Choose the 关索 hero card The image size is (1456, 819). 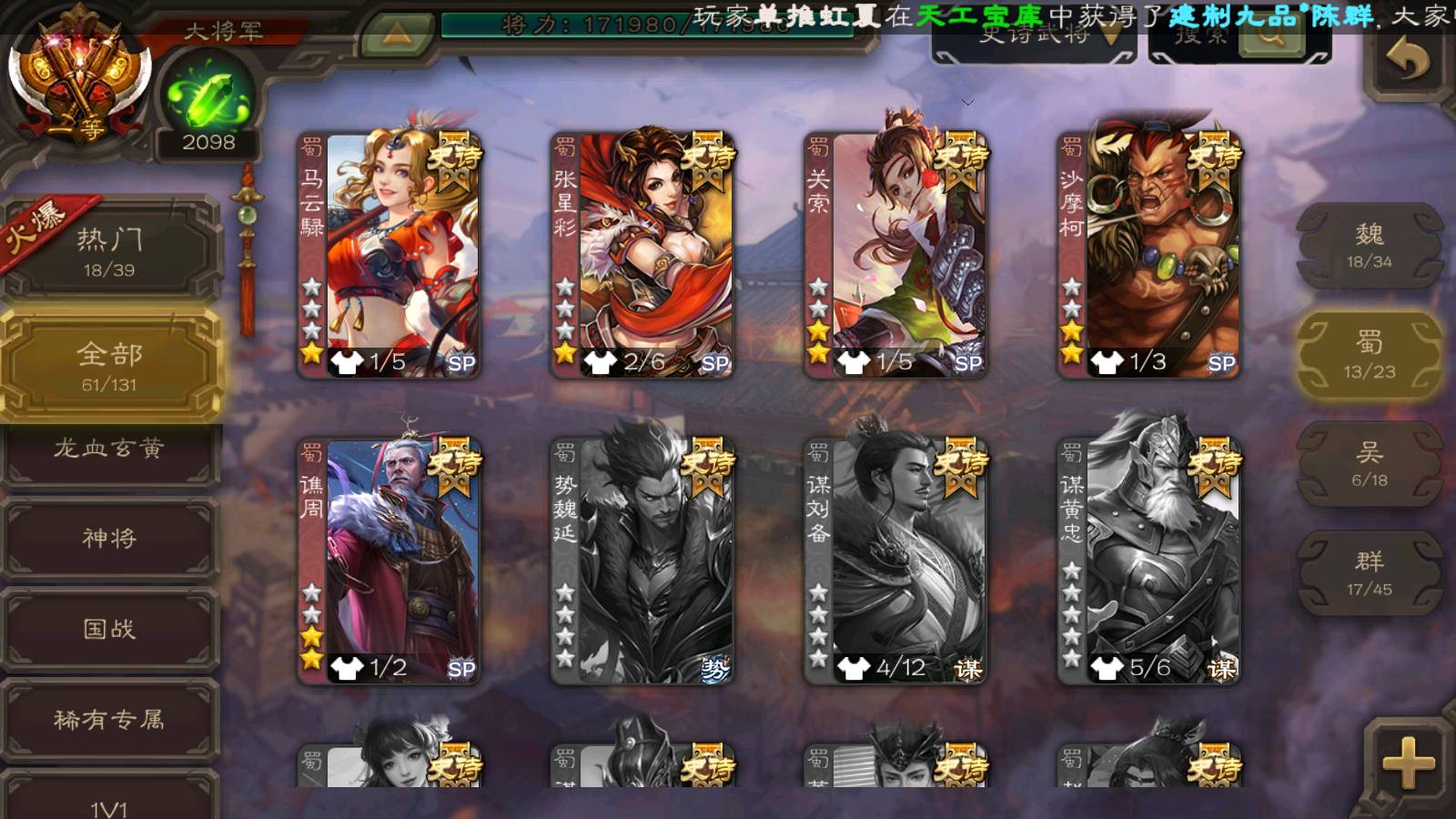click(895, 255)
